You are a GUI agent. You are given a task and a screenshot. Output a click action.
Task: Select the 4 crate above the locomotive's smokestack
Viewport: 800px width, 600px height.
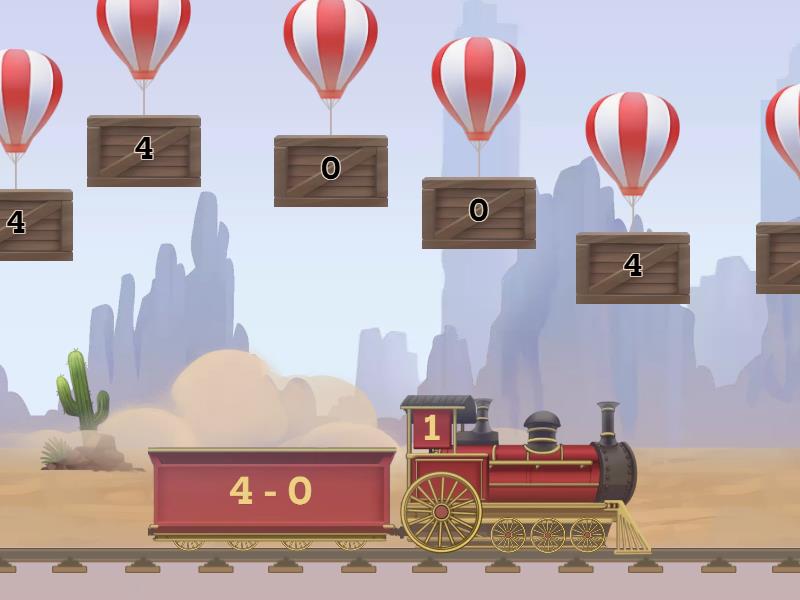point(632,267)
